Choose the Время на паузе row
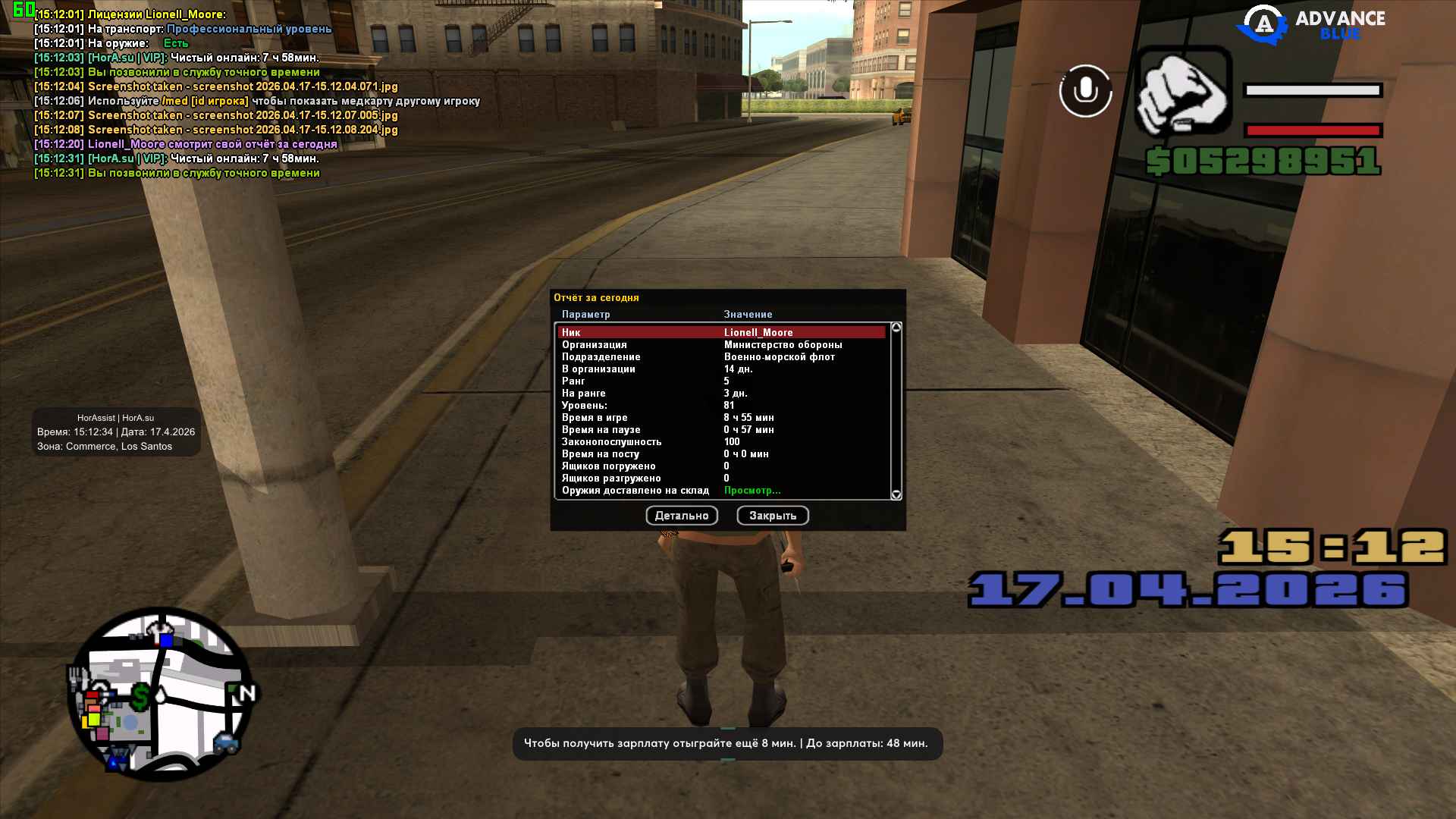Image resolution: width=1456 pixels, height=819 pixels. (720, 430)
